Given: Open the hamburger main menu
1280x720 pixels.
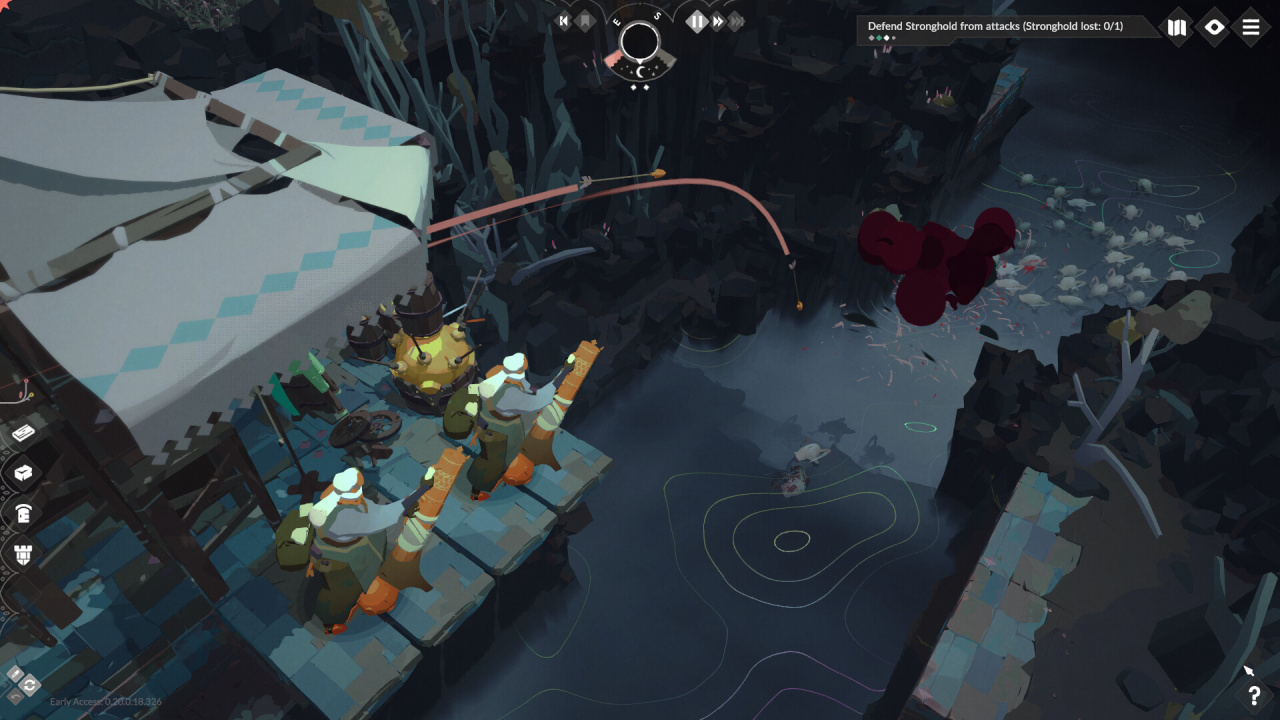Looking at the screenshot, I should pos(1251,27).
